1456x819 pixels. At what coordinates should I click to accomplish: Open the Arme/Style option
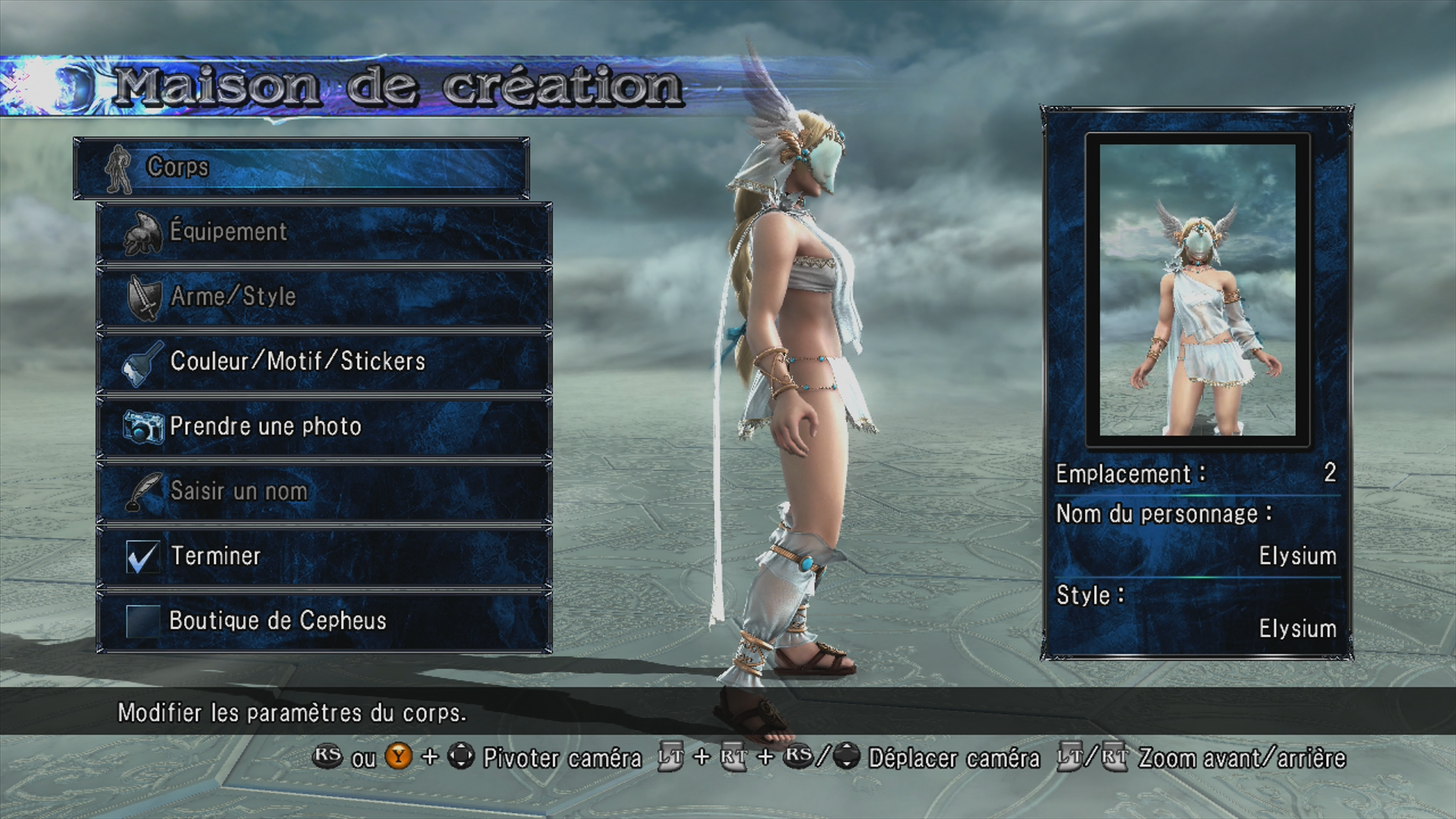[x=324, y=297]
